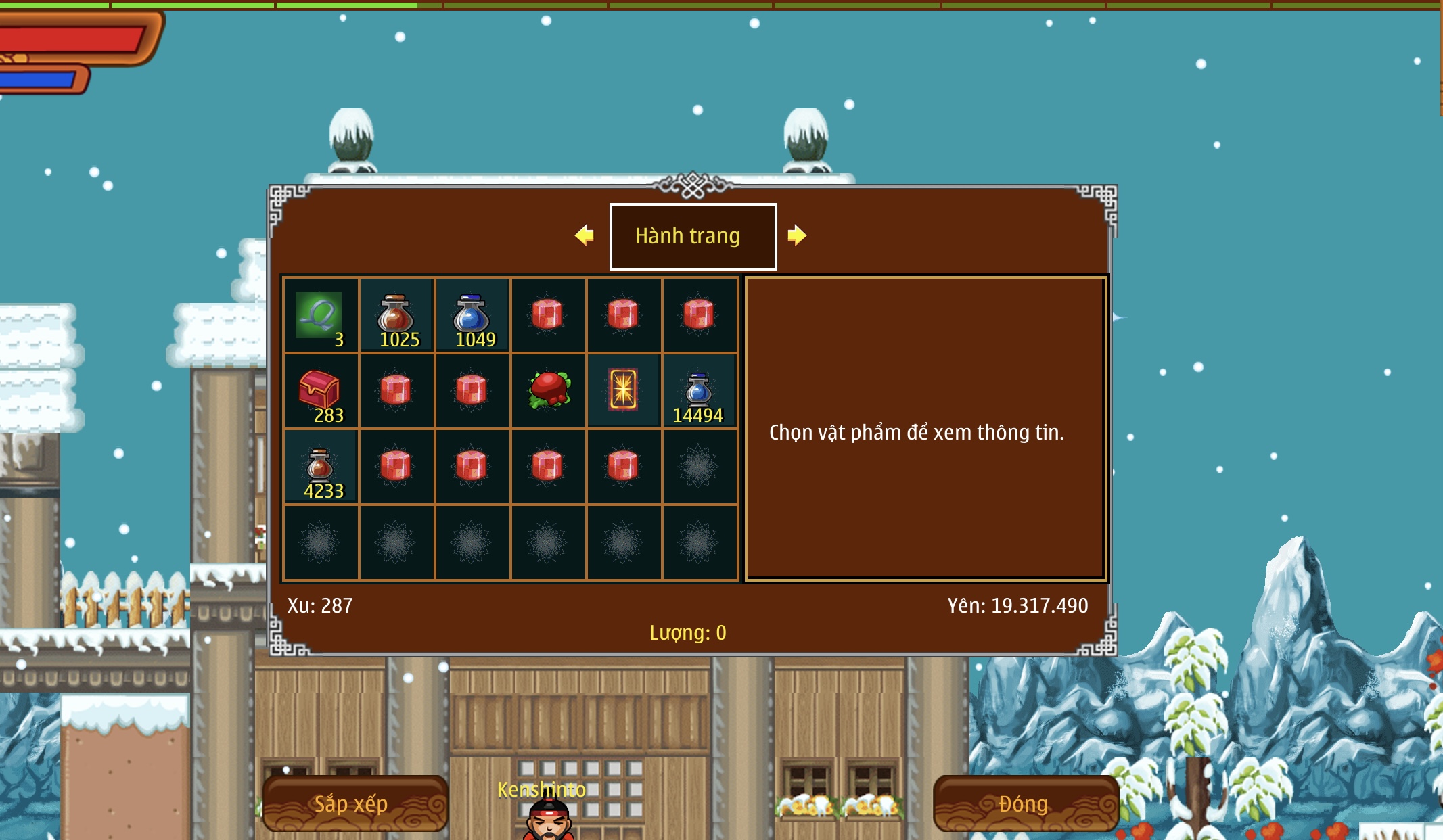Select the green rope item with count 3
1443x840 pixels.
(321, 315)
